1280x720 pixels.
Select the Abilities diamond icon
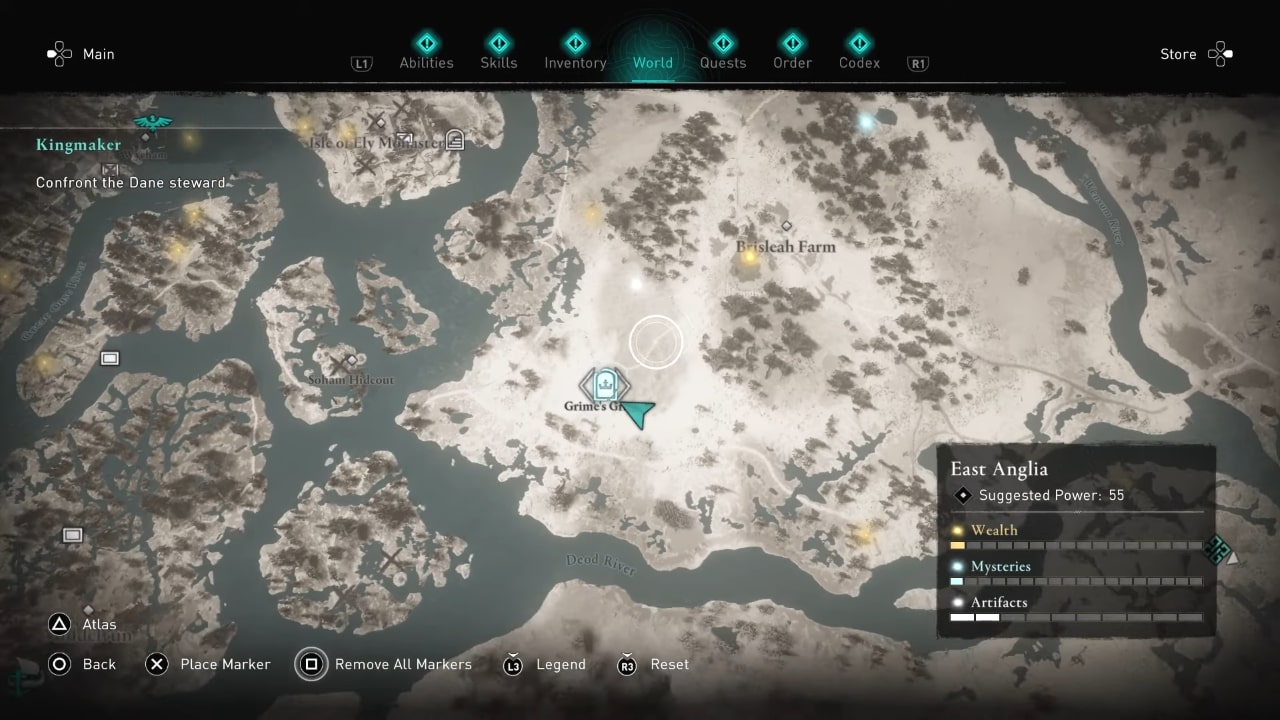click(427, 44)
